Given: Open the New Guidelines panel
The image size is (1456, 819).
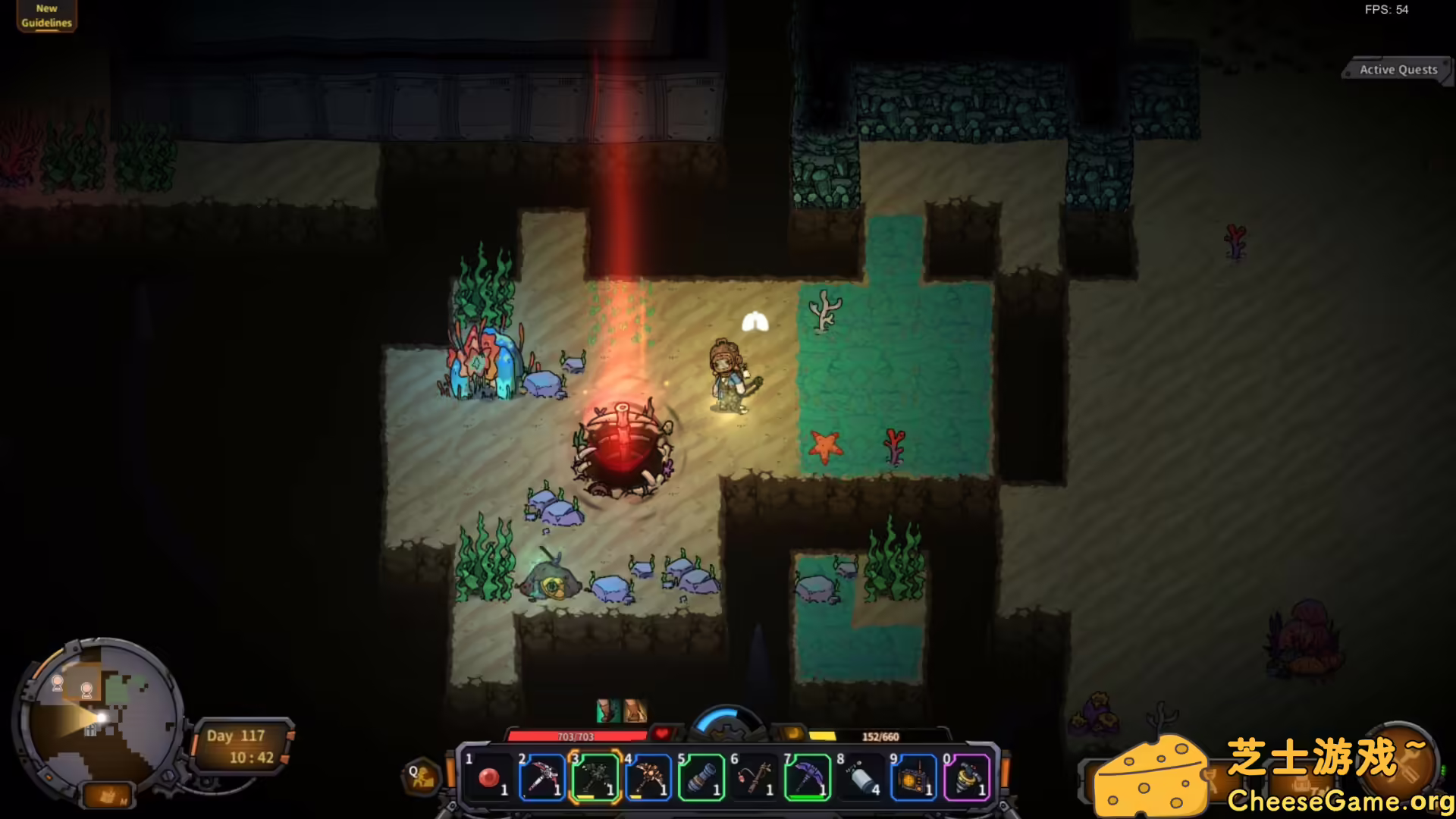Looking at the screenshot, I should (46, 16).
